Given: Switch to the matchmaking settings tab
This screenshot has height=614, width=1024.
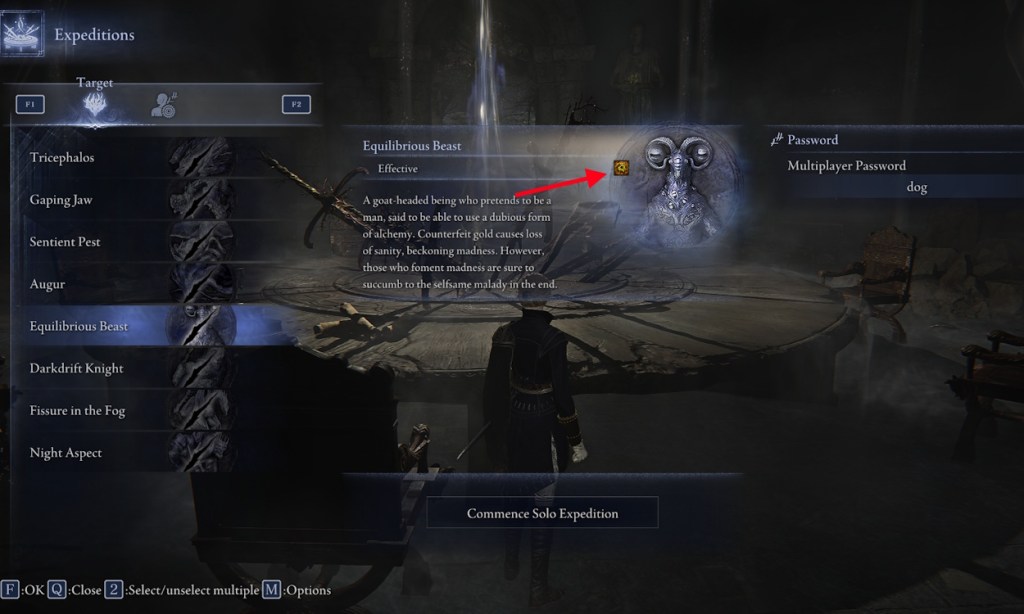Looking at the screenshot, I should [163, 104].
